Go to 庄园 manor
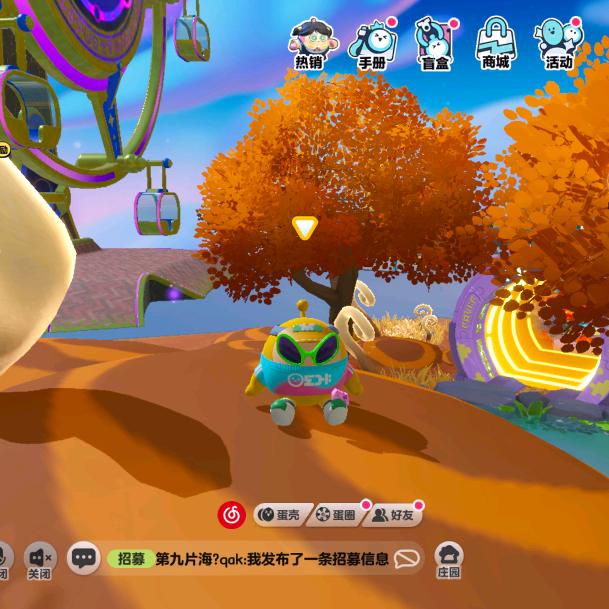The height and width of the screenshot is (609, 609). click(449, 560)
